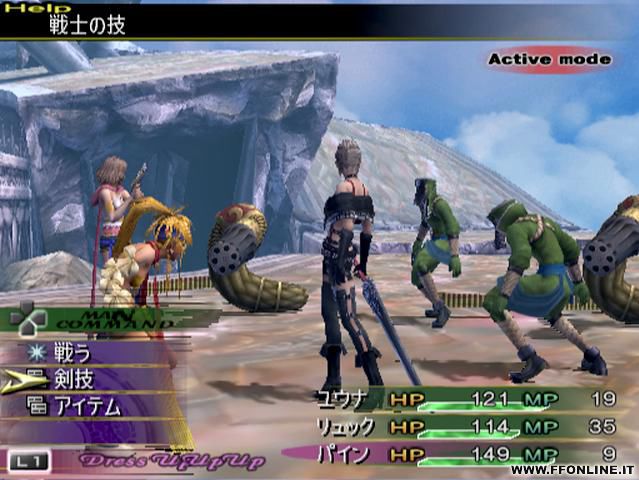Select リュック in the party list
Screen dimensions: 639x480
pos(344,426)
